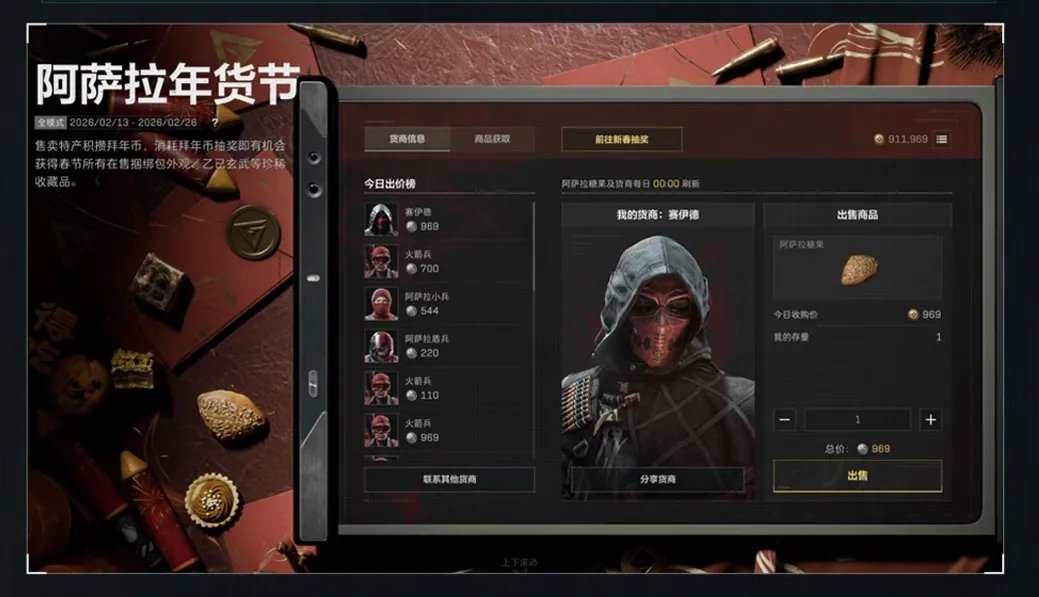Screen dimensions: 1039x597
Task: Click the 联系其他货商 button
Action: click(x=449, y=480)
